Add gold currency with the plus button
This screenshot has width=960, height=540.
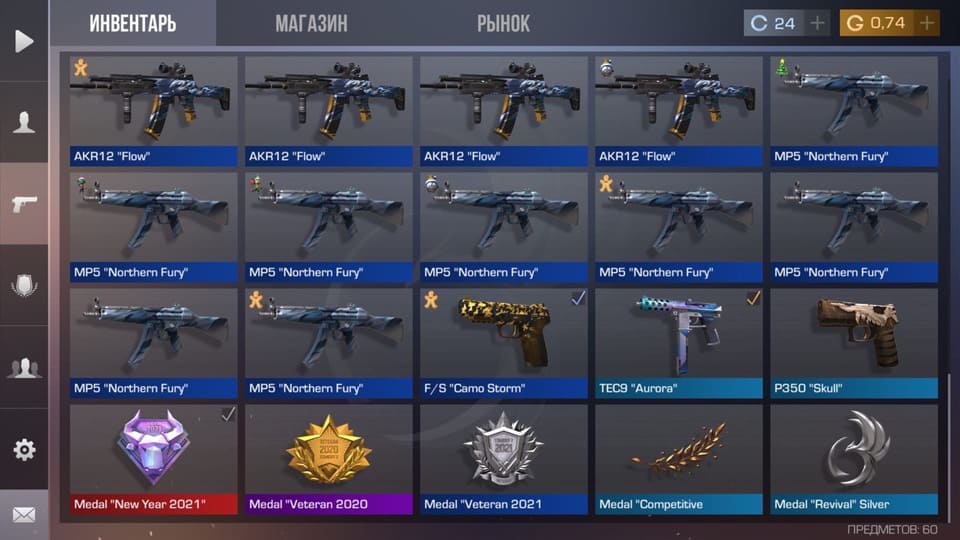point(927,23)
